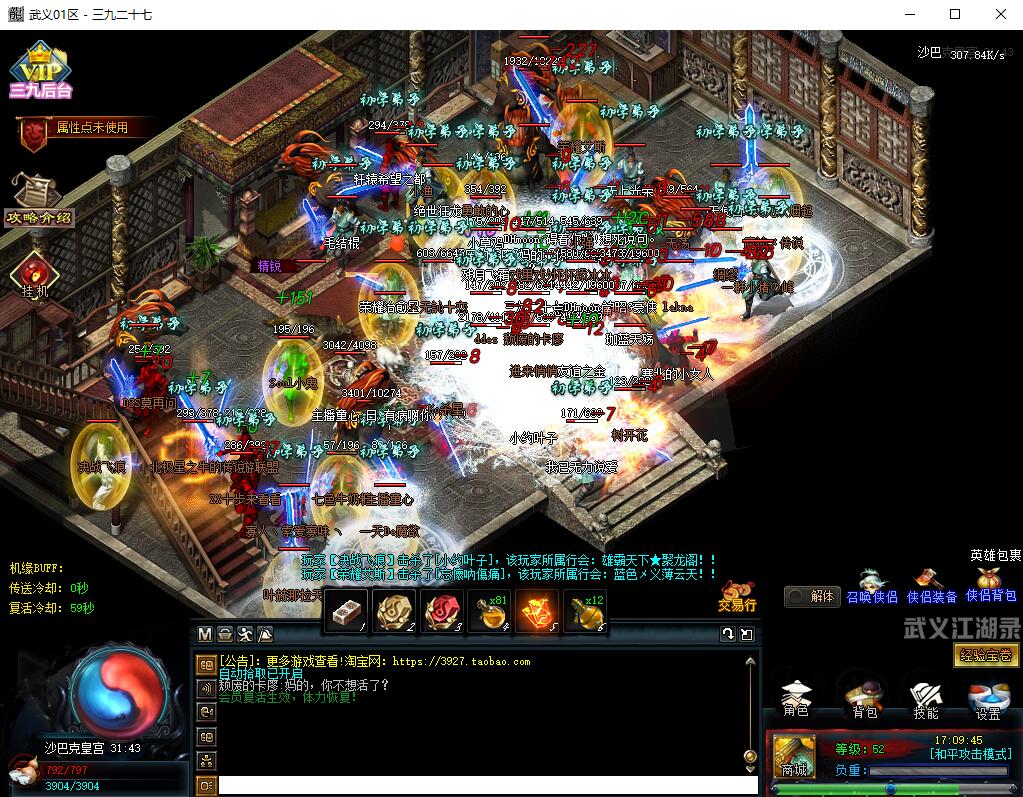The image size is (1023, 797).
Task: Use the red talisman in hotbar slot 3
Action: (x=441, y=609)
